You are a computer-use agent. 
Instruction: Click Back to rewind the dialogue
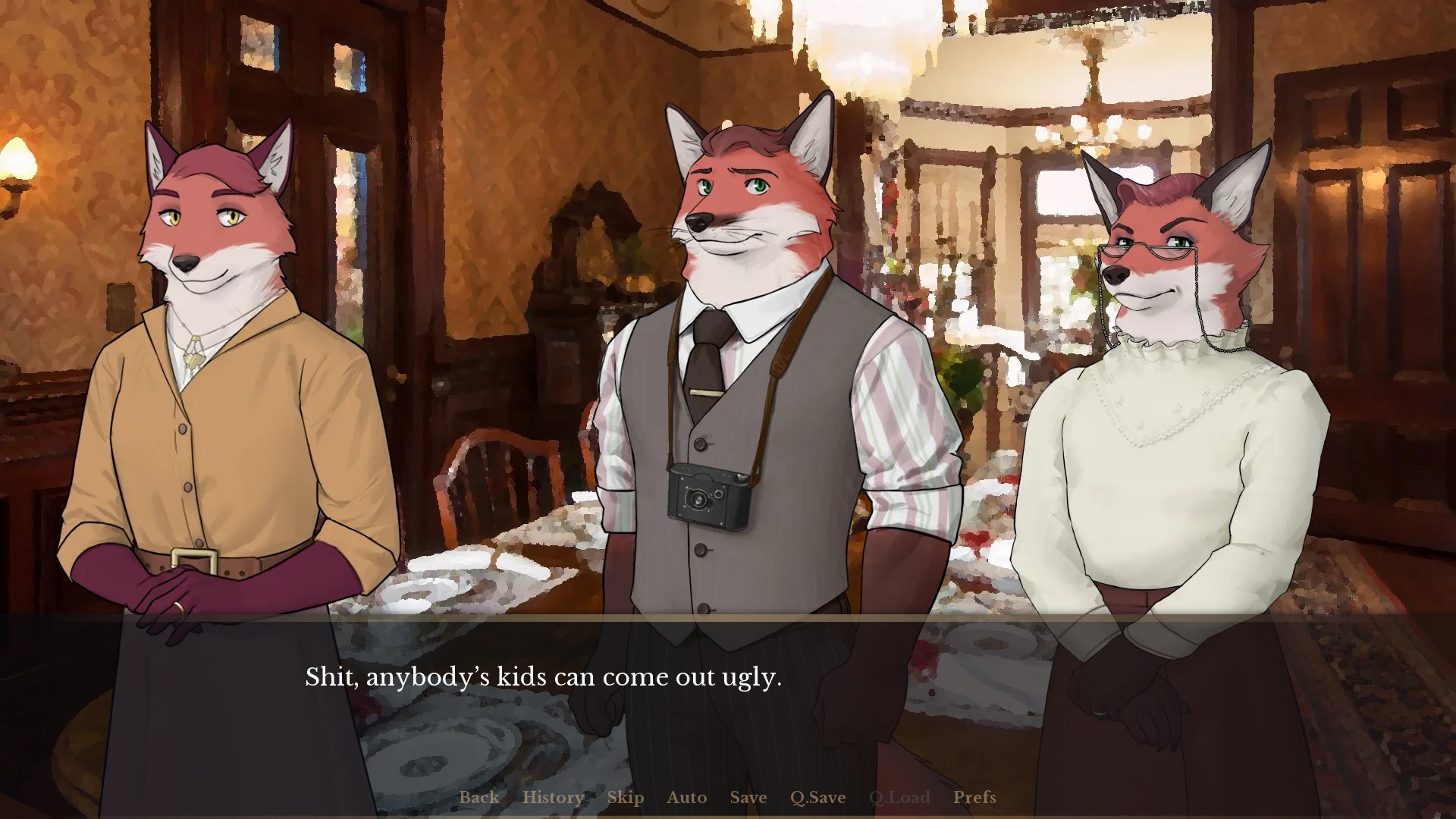[479, 798]
